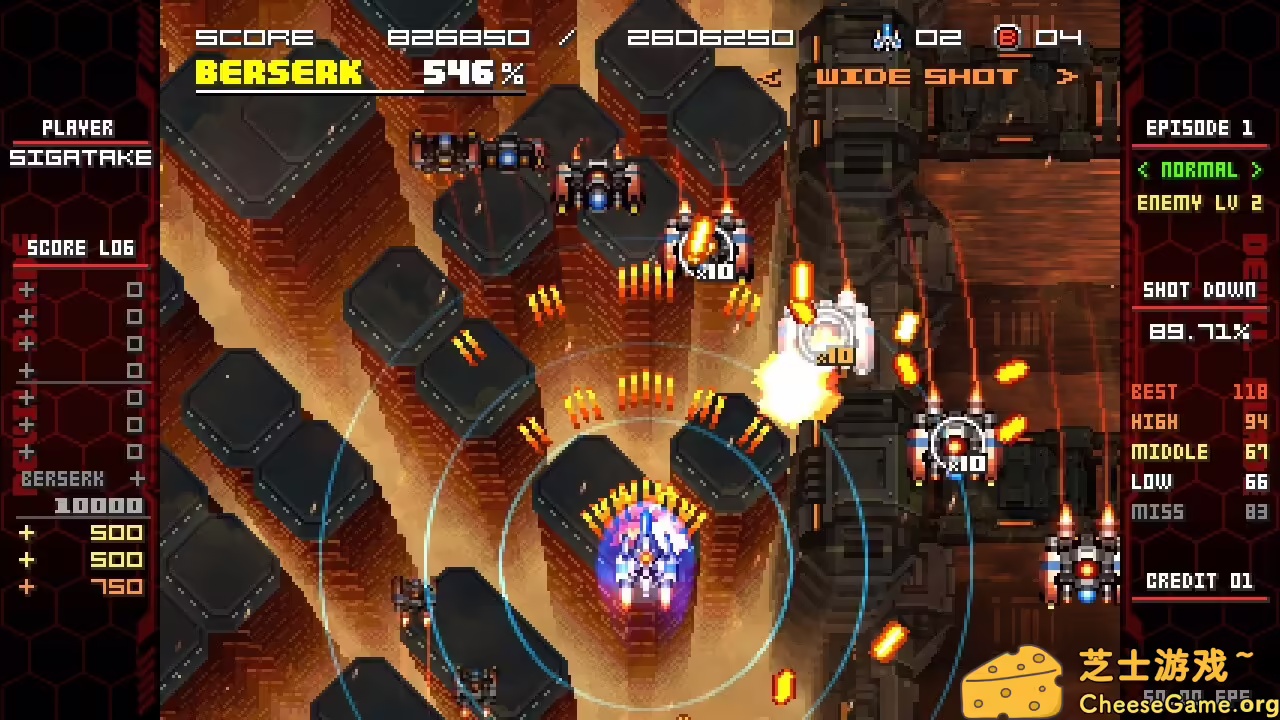The height and width of the screenshot is (720, 1280).
Task: Click the CREDIT 01 button
Action: click(x=1200, y=581)
